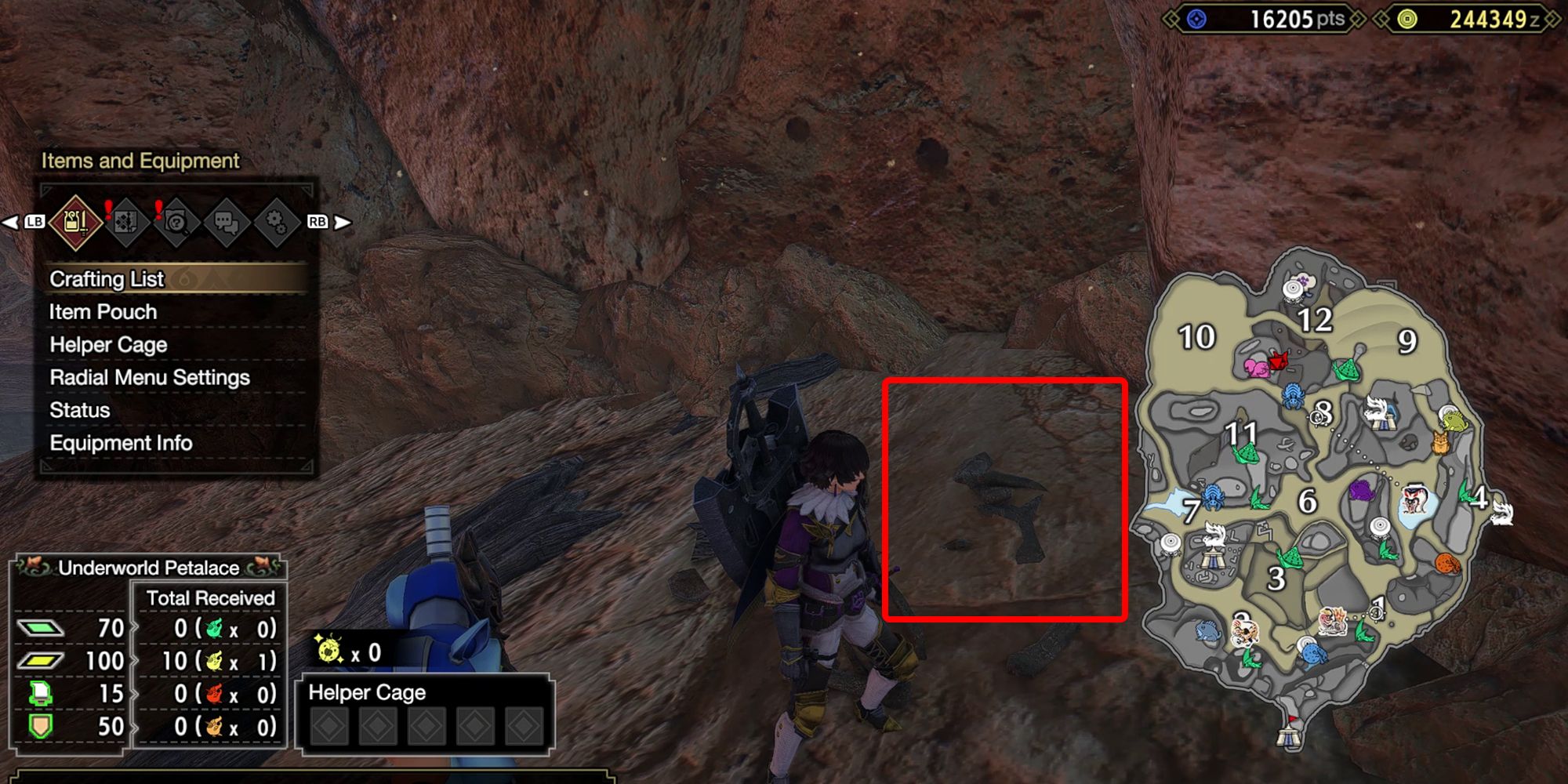1568x784 pixels.
Task: Cycle menu tabs right using the RB arrow
Action: tap(339, 222)
